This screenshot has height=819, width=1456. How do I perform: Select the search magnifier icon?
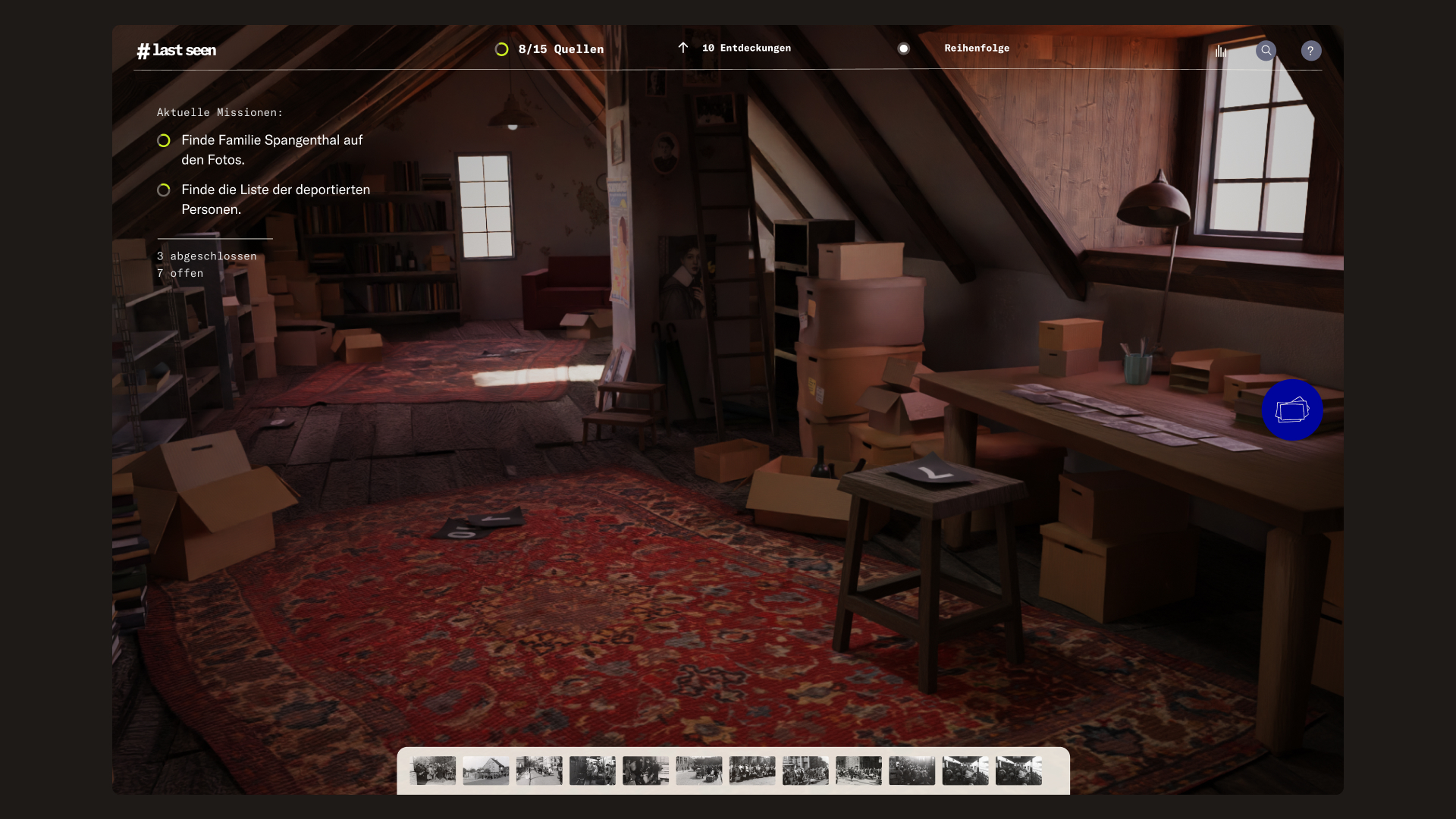(1266, 51)
